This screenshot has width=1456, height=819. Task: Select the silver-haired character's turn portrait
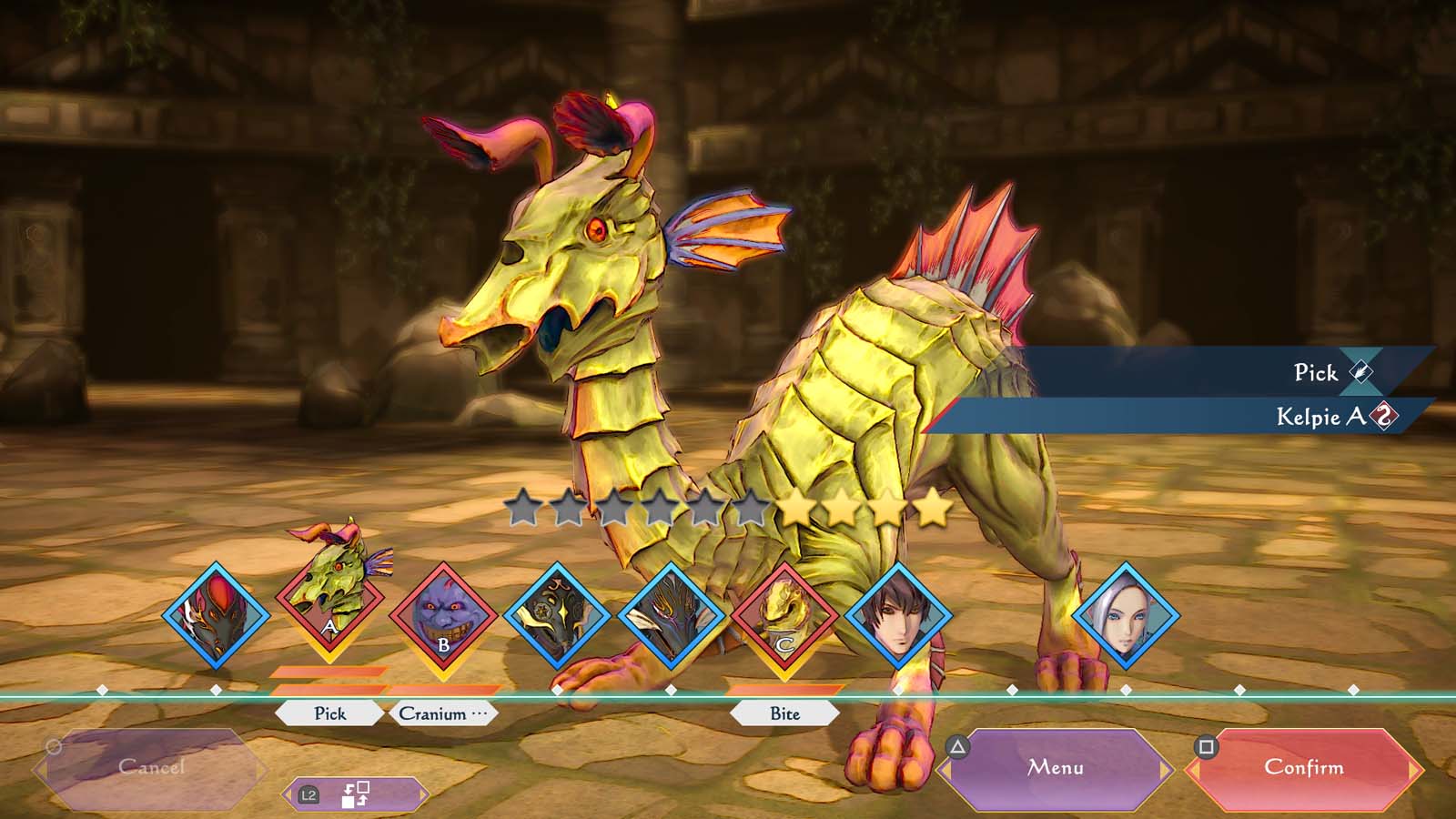pos(1126,616)
